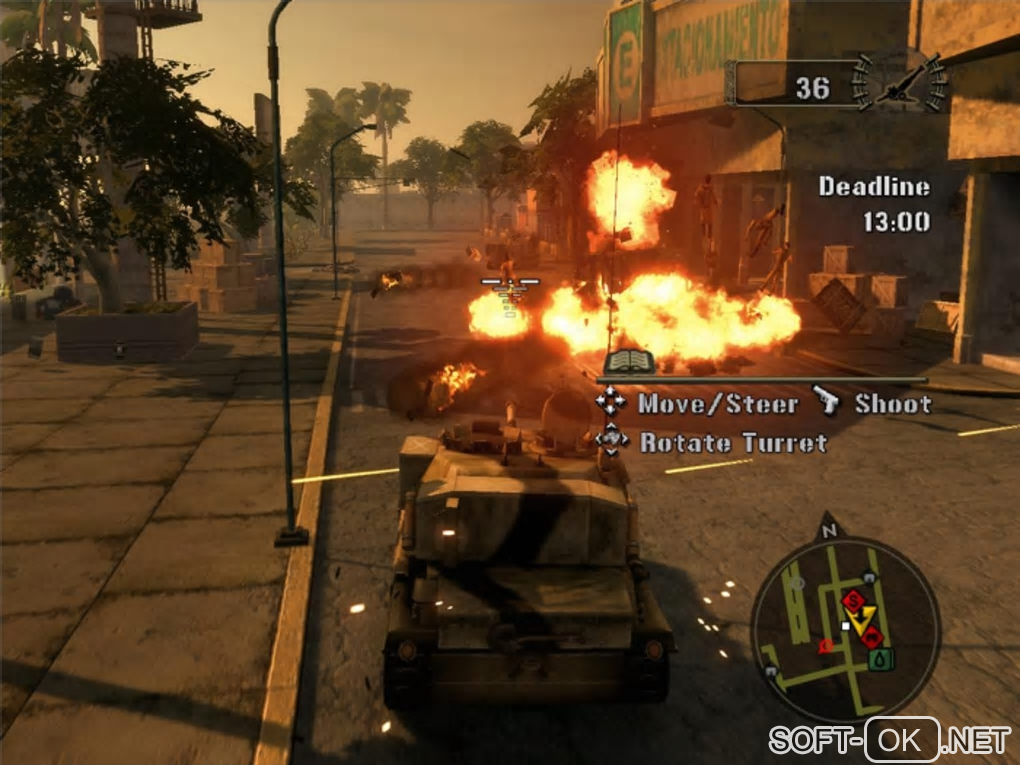The image size is (1020, 765).
Task: Pick the gray circle marker on minimap
Action: pyautogui.click(x=797, y=581)
